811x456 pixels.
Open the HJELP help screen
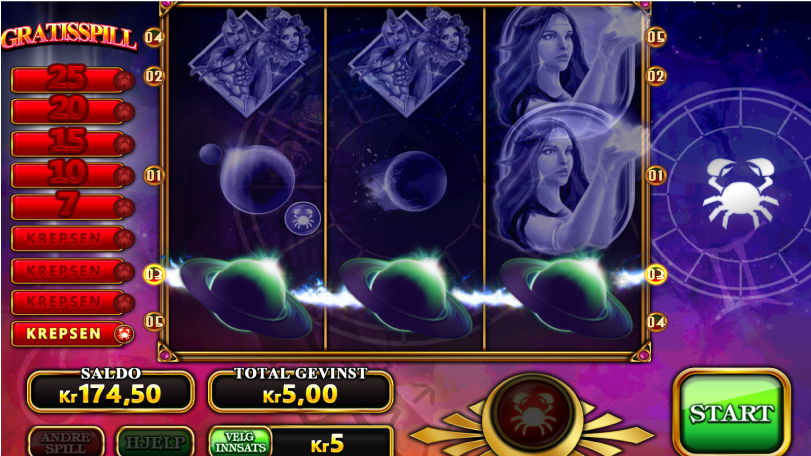(x=155, y=442)
